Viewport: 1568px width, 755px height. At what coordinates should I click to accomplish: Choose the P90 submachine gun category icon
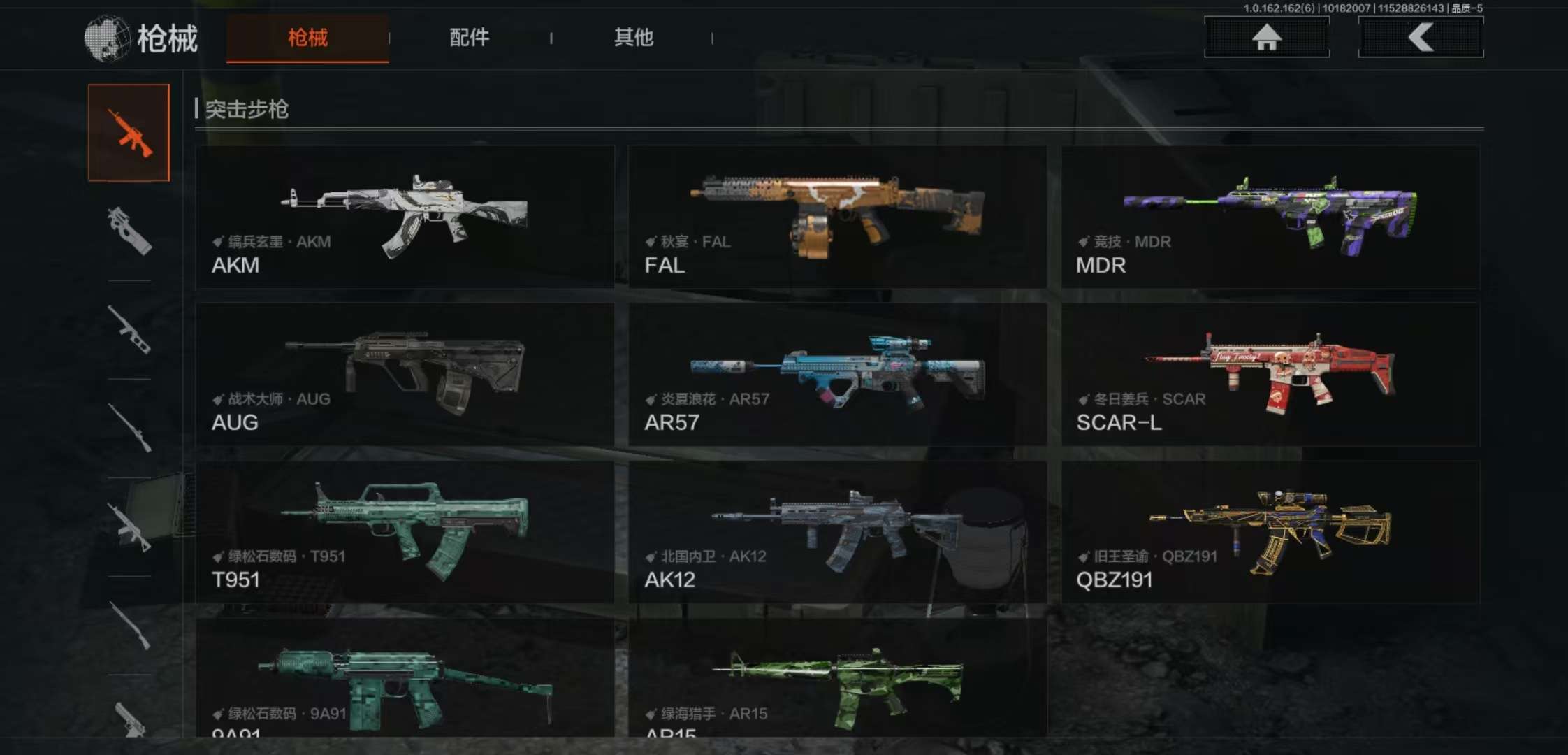(129, 231)
